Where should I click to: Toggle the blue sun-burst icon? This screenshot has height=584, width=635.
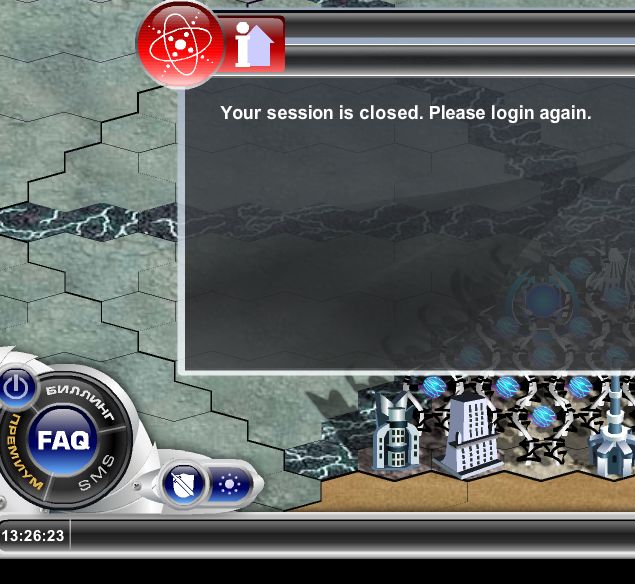pos(231,485)
